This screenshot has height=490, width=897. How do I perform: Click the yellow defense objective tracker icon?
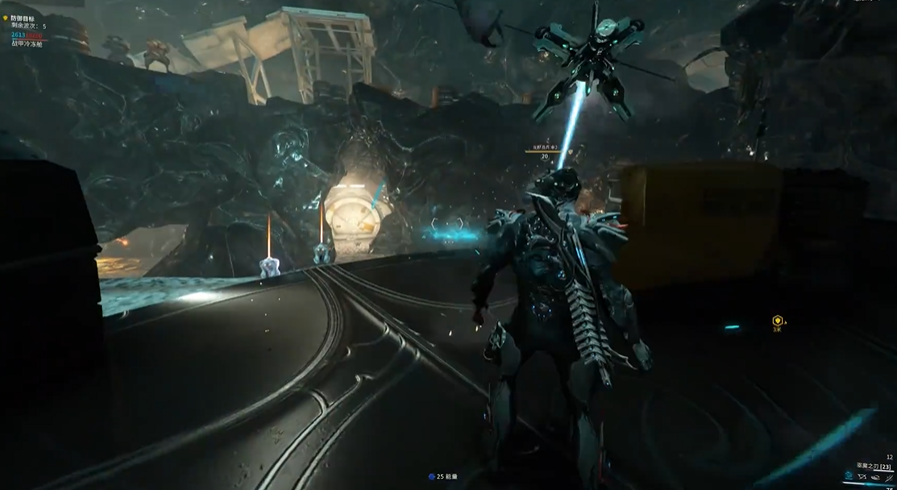(x=5, y=18)
